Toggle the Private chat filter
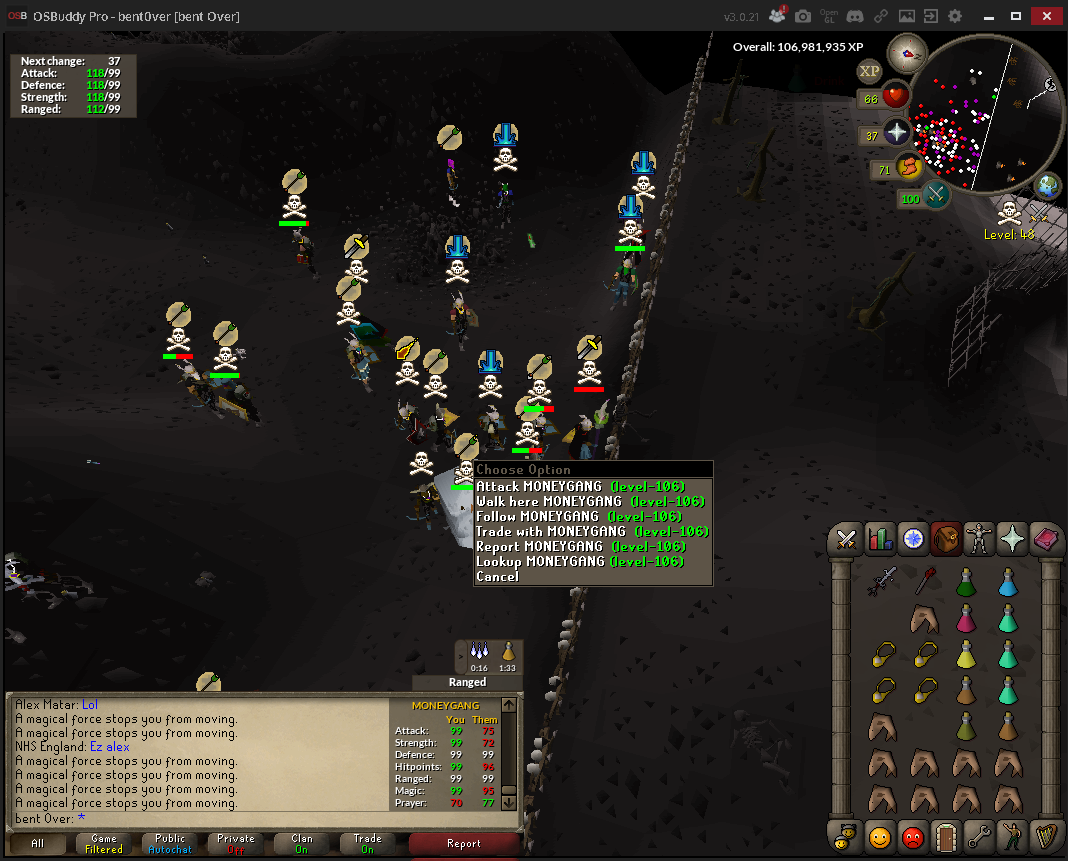This screenshot has width=1068, height=861. click(236, 844)
